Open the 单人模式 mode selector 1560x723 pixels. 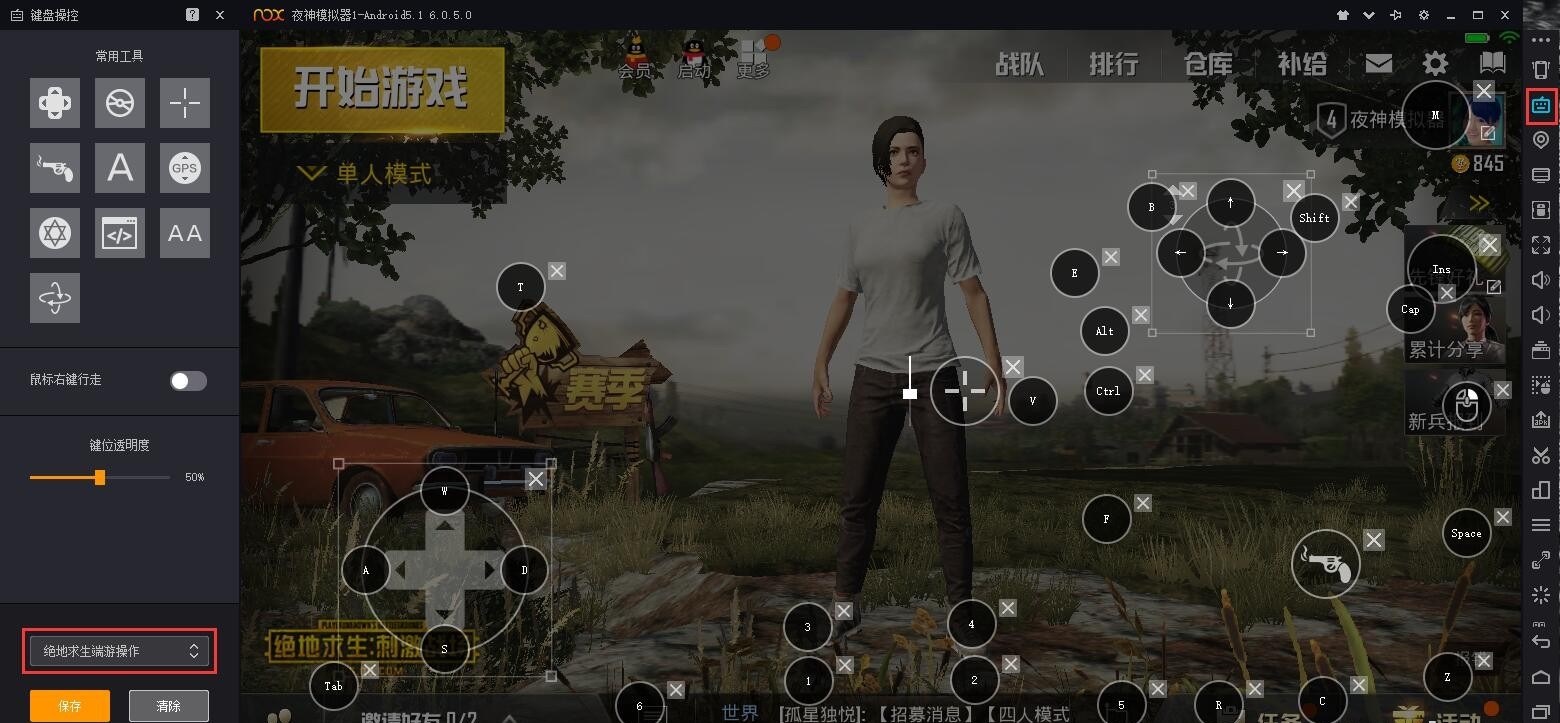click(366, 174)
